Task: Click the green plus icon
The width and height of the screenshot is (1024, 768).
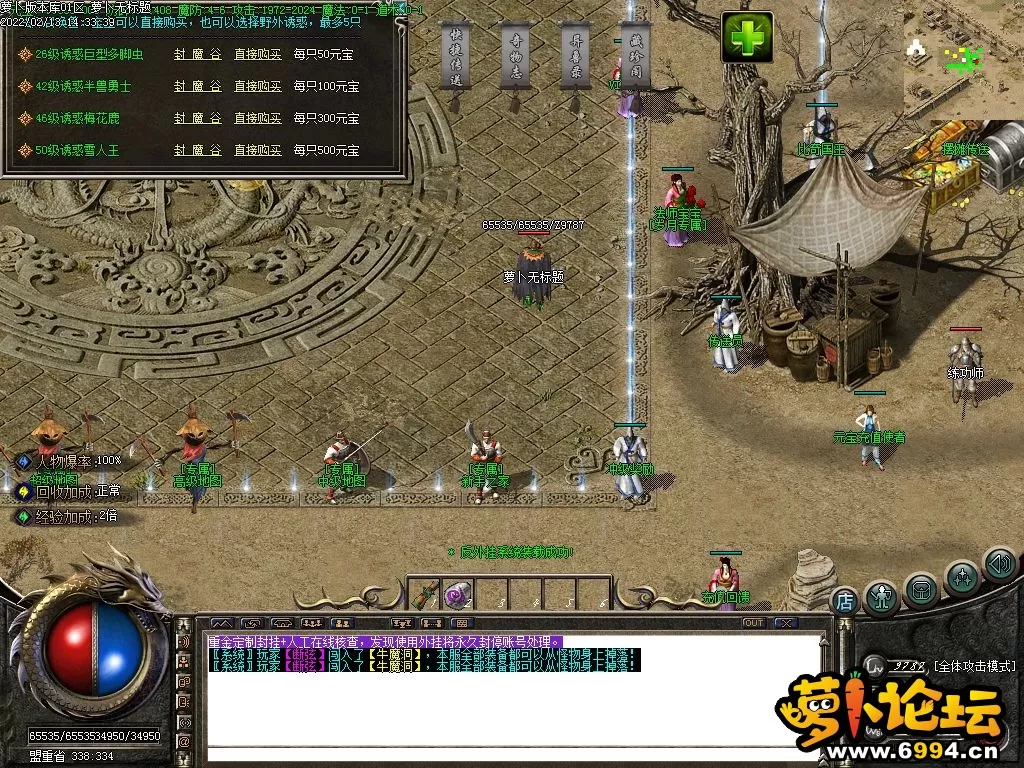Action: pos(748,38)
